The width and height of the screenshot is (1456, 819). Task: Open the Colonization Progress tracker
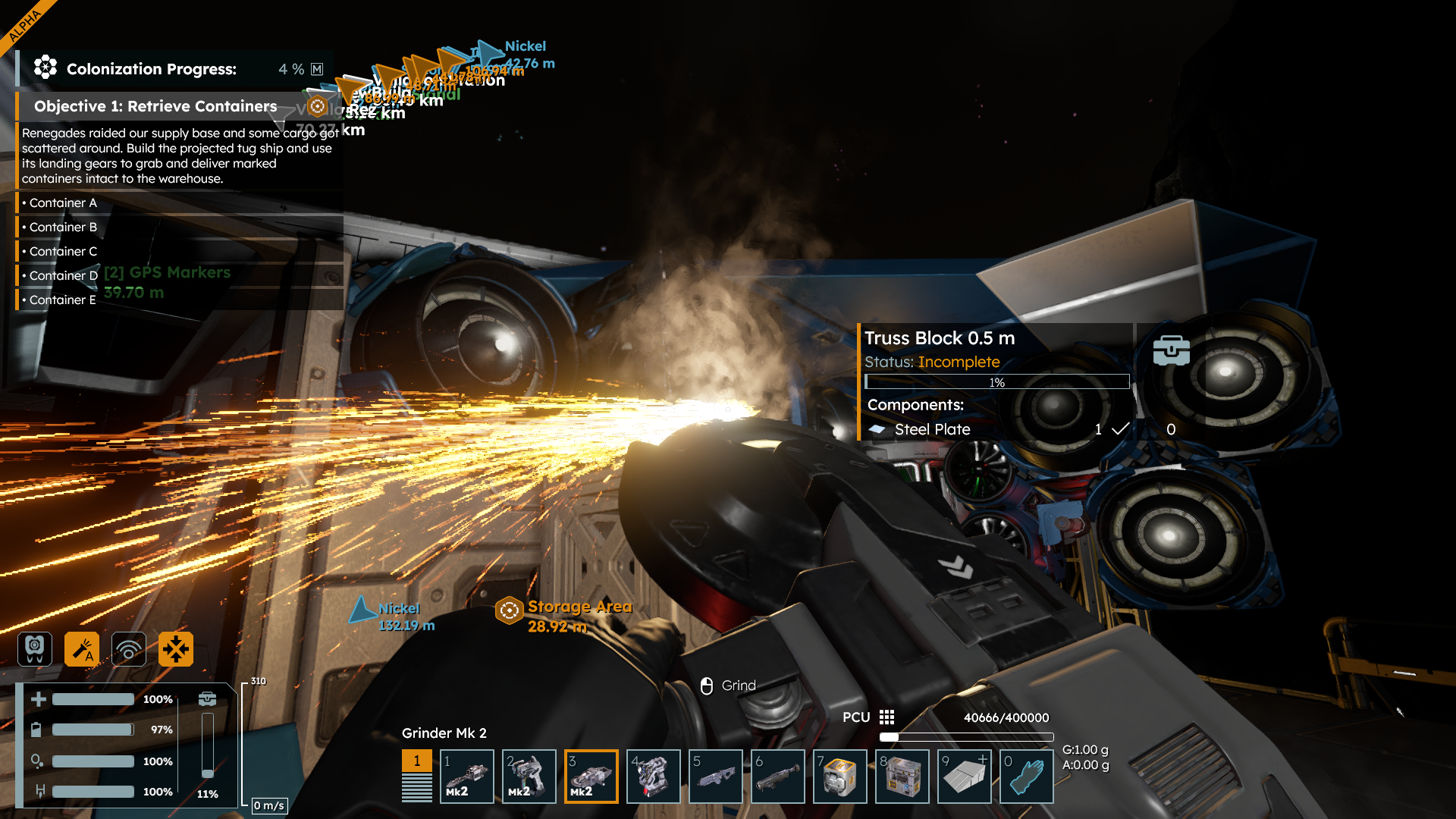152,69
